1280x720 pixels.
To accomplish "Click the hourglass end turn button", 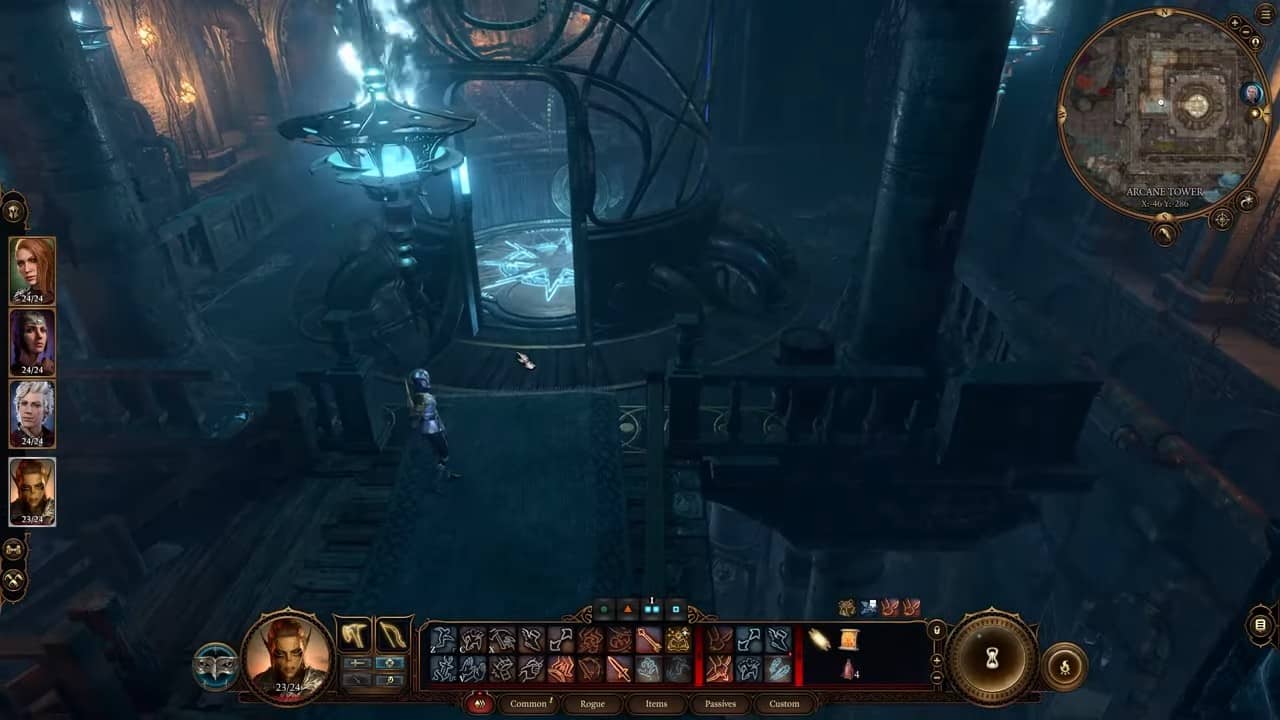I will point(992,658).
